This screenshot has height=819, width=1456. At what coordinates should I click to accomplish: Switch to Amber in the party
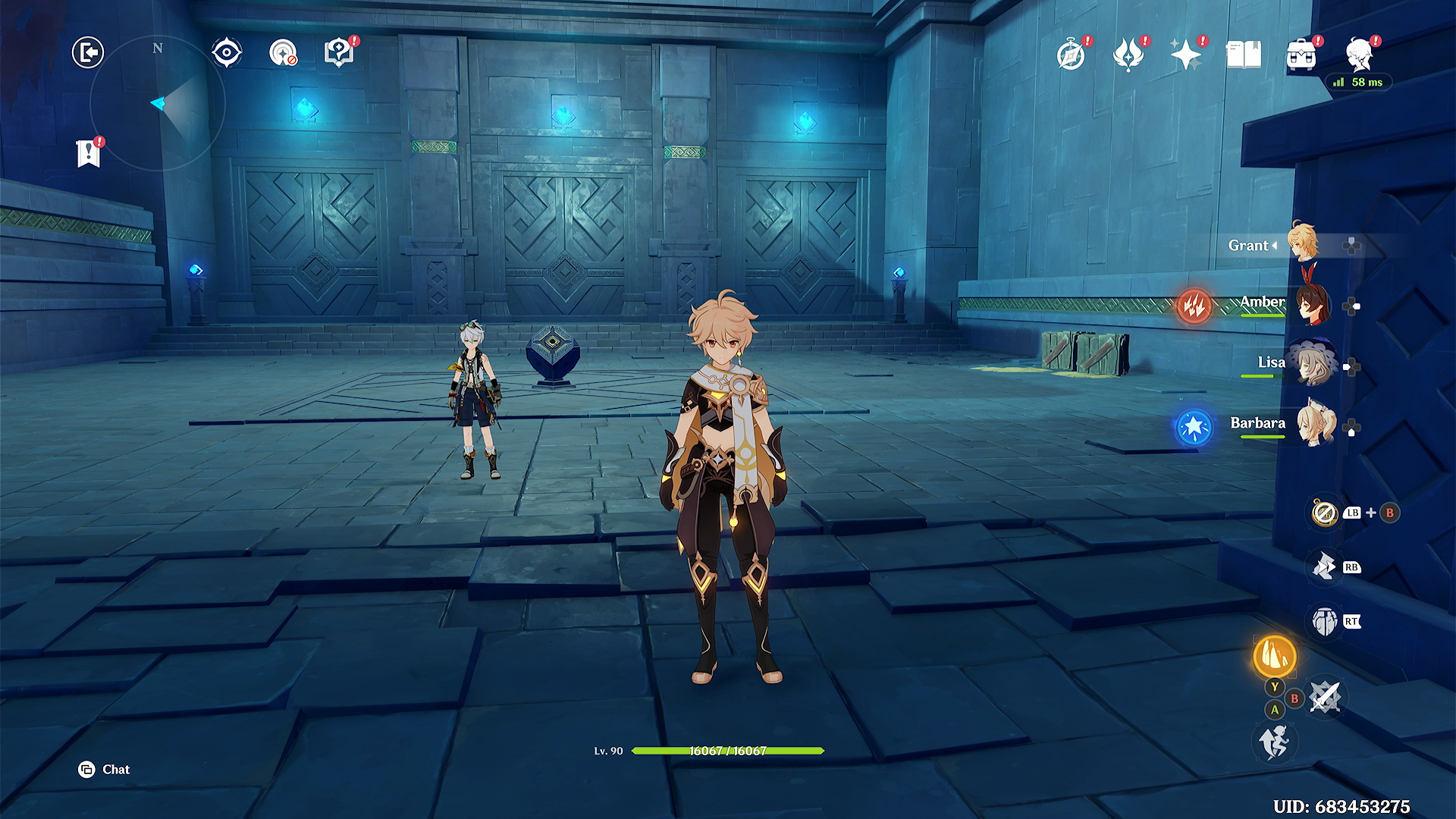[1310, 305]
